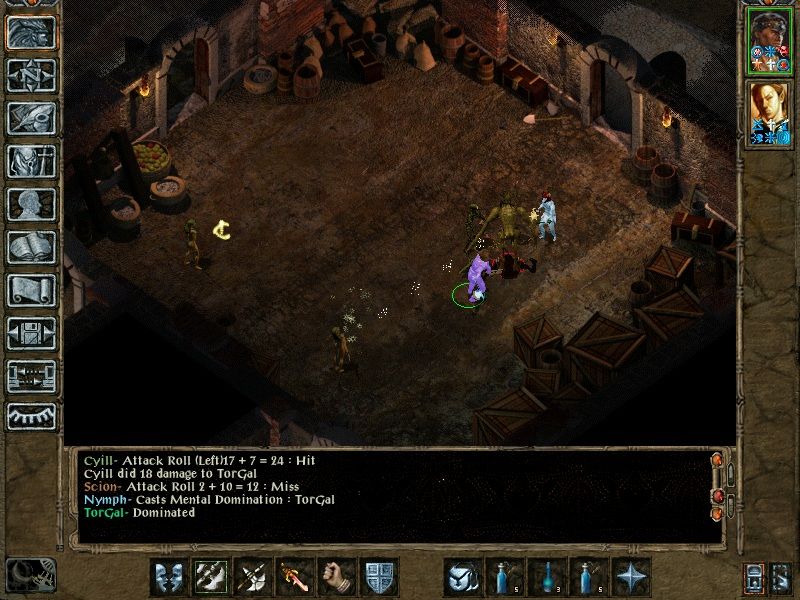
Task: Use the quick potion with 3 charges
Action: click(x=547, y=576)
